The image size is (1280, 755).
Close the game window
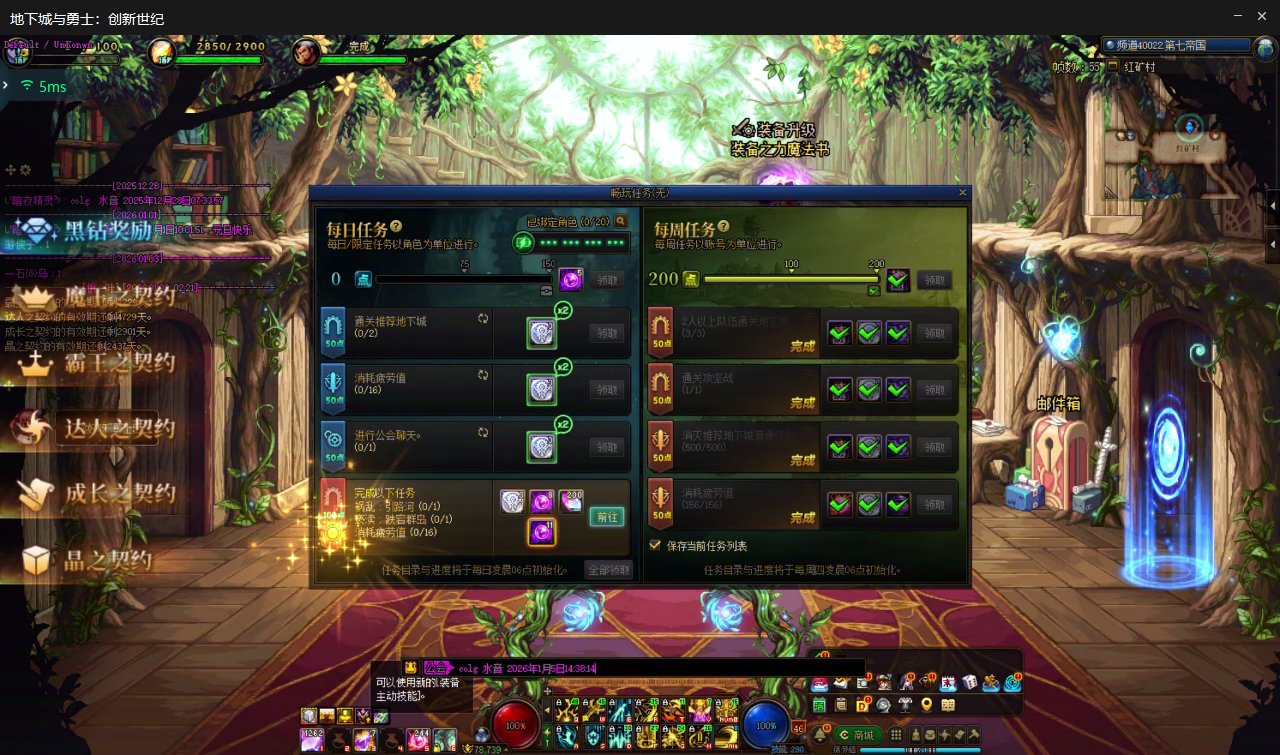click(1263, 16)
